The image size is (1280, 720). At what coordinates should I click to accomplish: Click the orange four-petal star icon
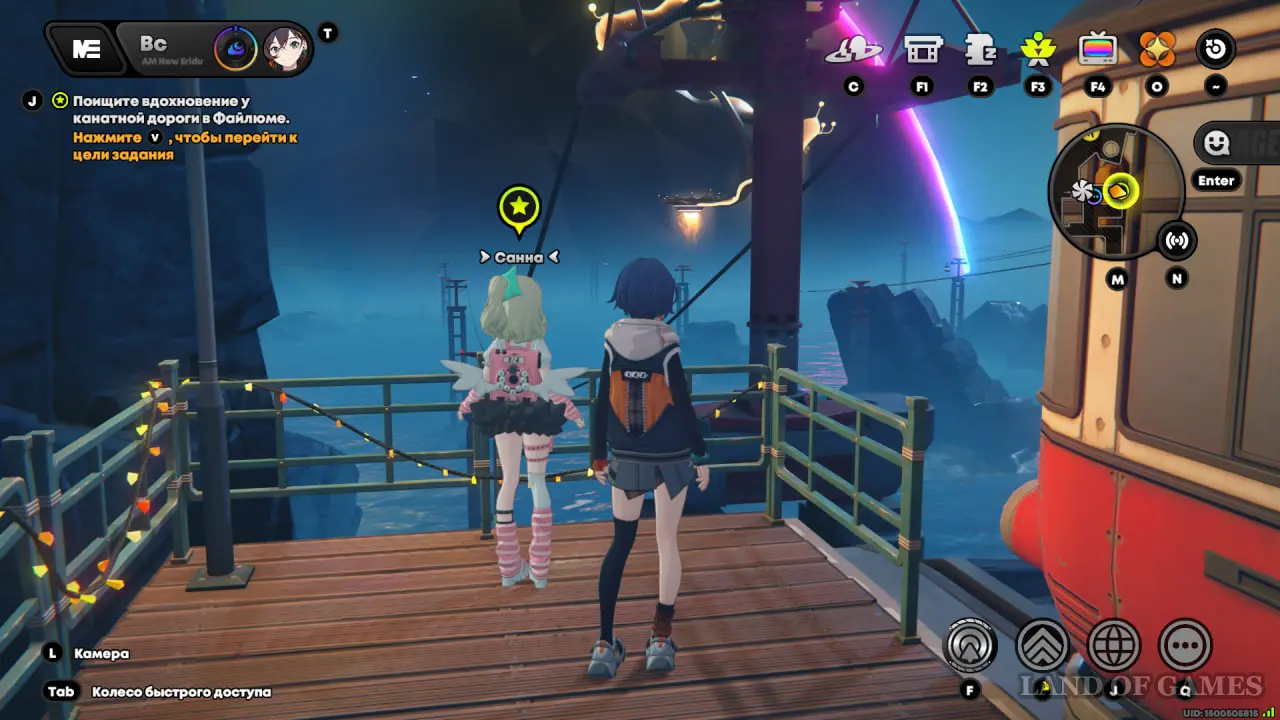pyautogui.click(x=1157, y=49)
